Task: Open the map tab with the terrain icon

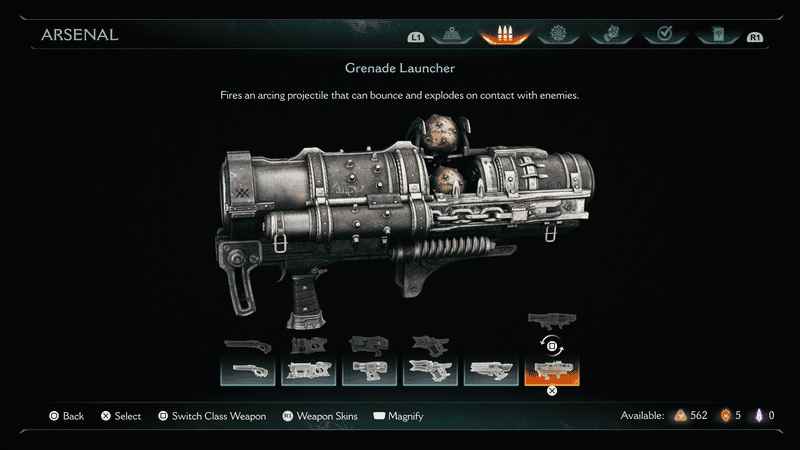Action: [449, 35]
